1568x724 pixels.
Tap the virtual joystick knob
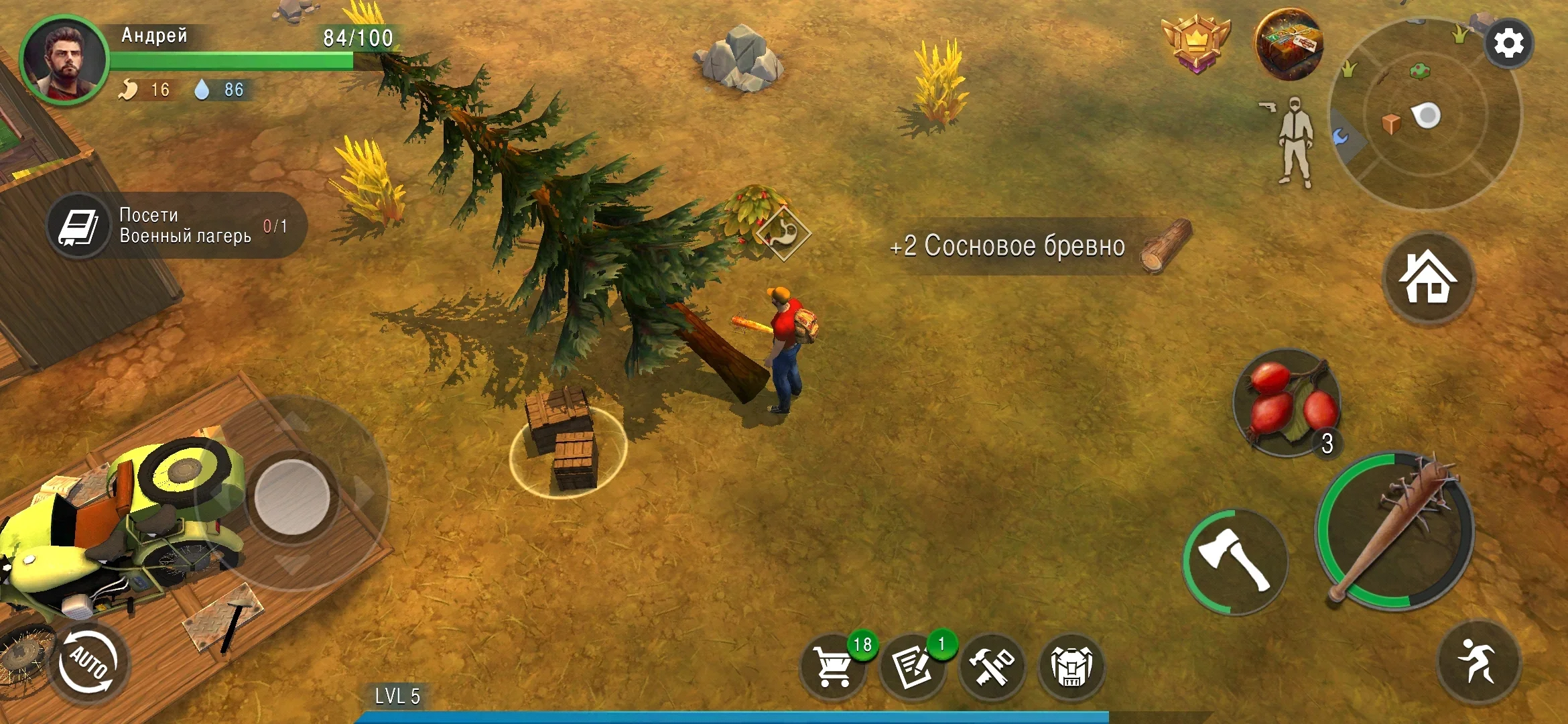[292, 496]
